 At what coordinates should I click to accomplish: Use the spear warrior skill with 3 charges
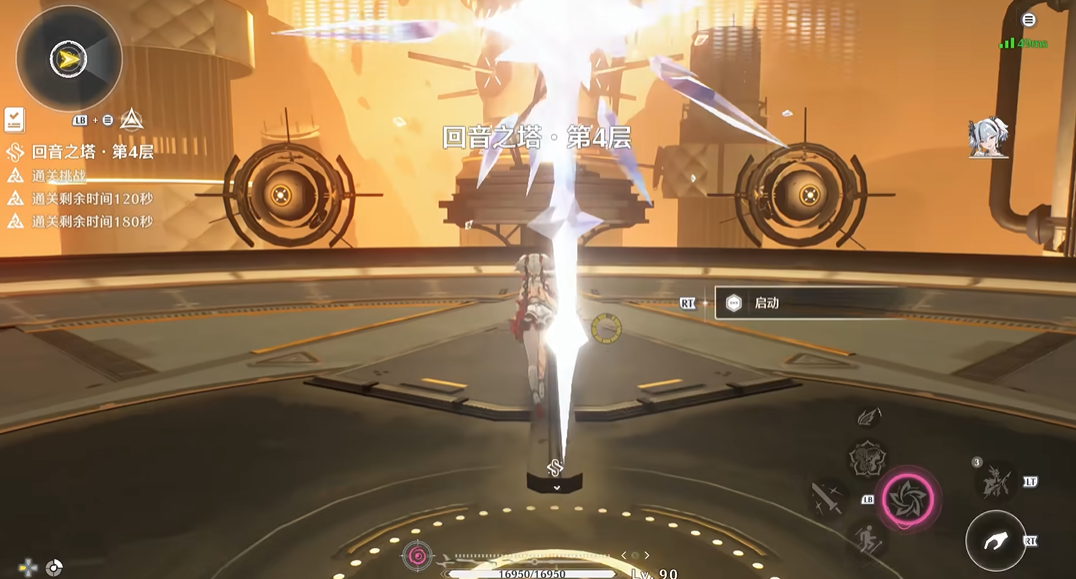click(x=997, y=482)
